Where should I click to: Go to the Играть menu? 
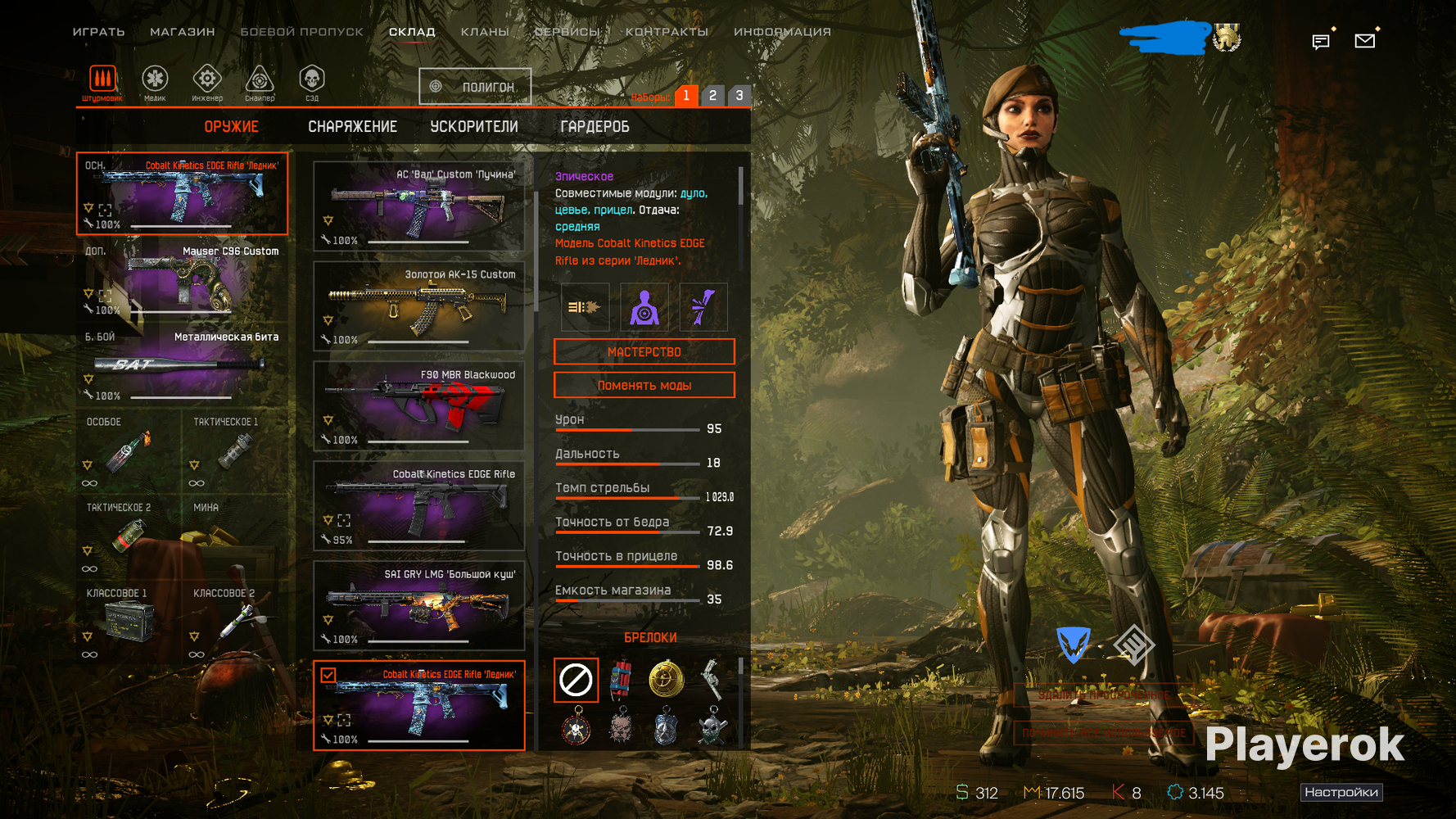[x=98, y=32]
